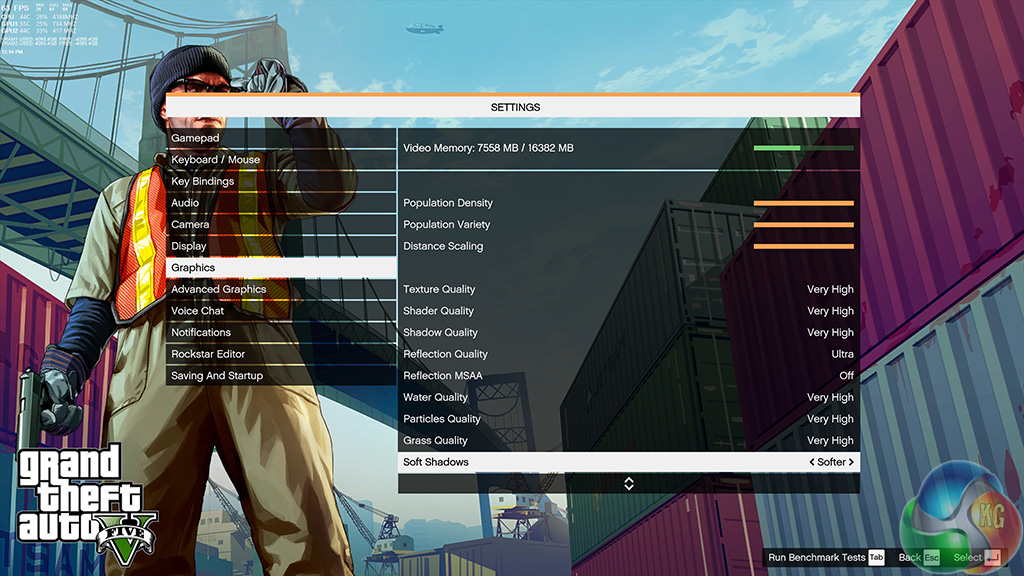
Task: Click the right arrow on Soft Shadows
Action: (851, 463)
